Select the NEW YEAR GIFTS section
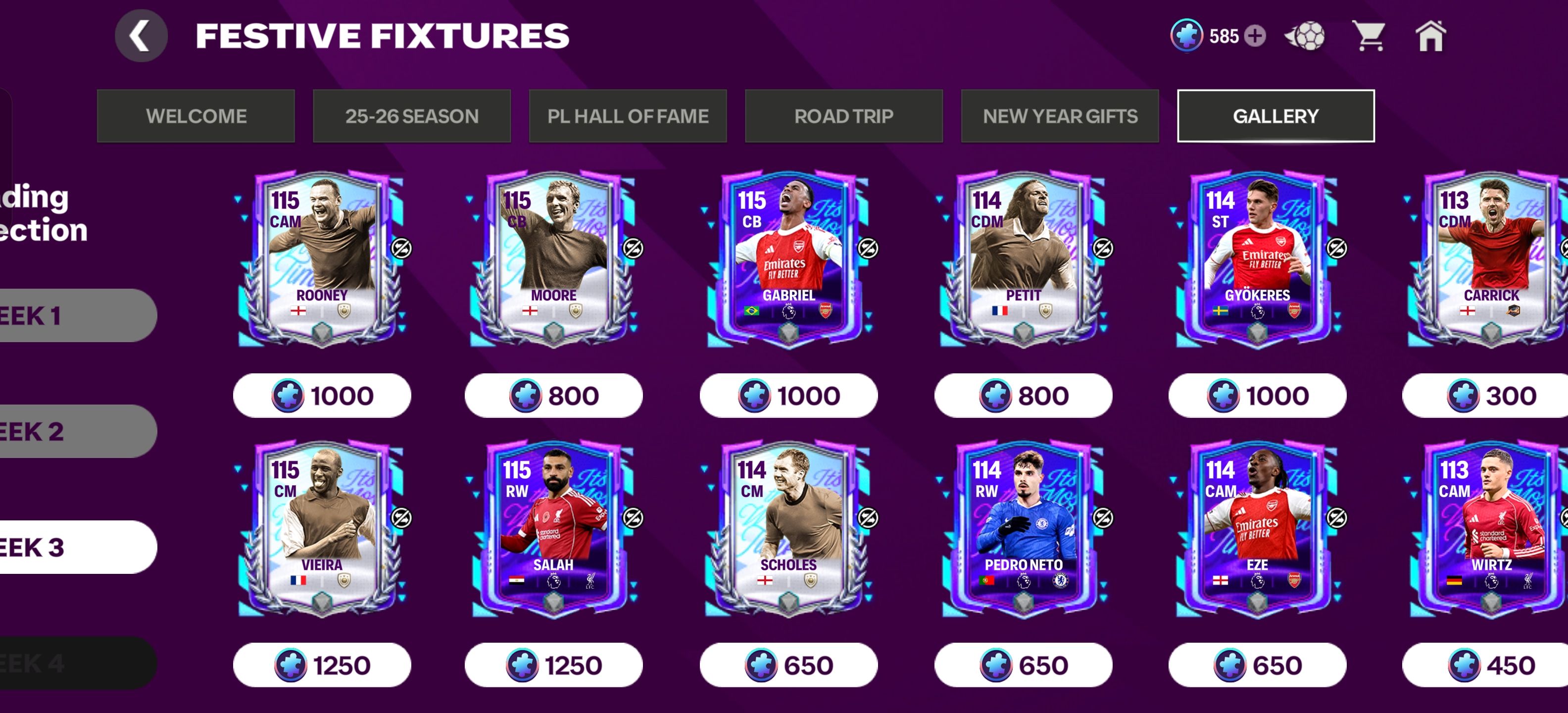 click(1059, 116)
